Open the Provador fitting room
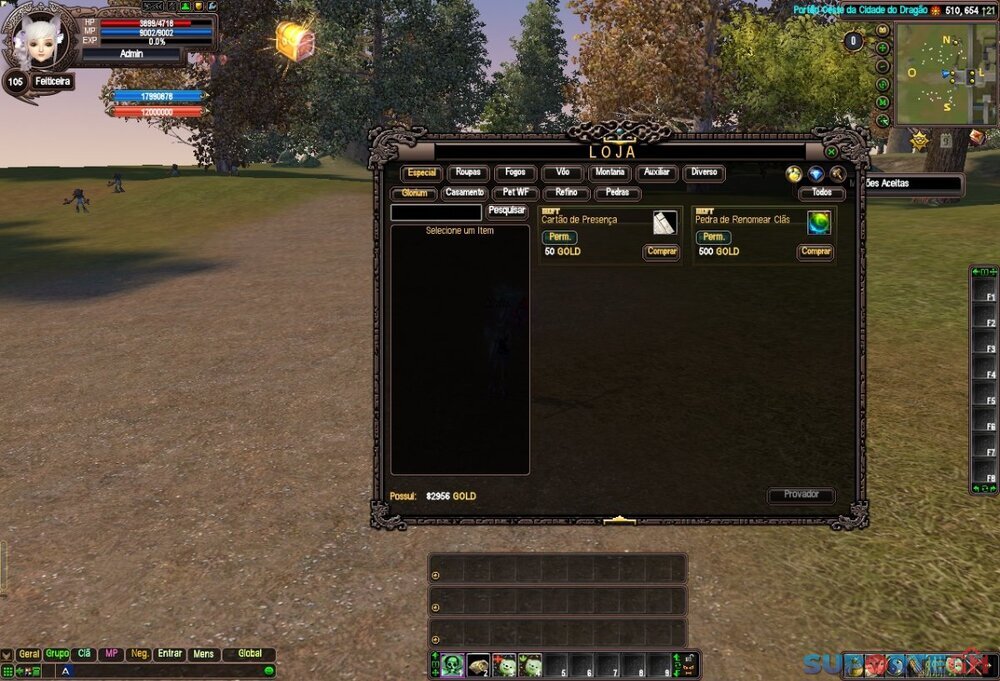This screenshot has width=1000, height=681. (x=801, y=495)
